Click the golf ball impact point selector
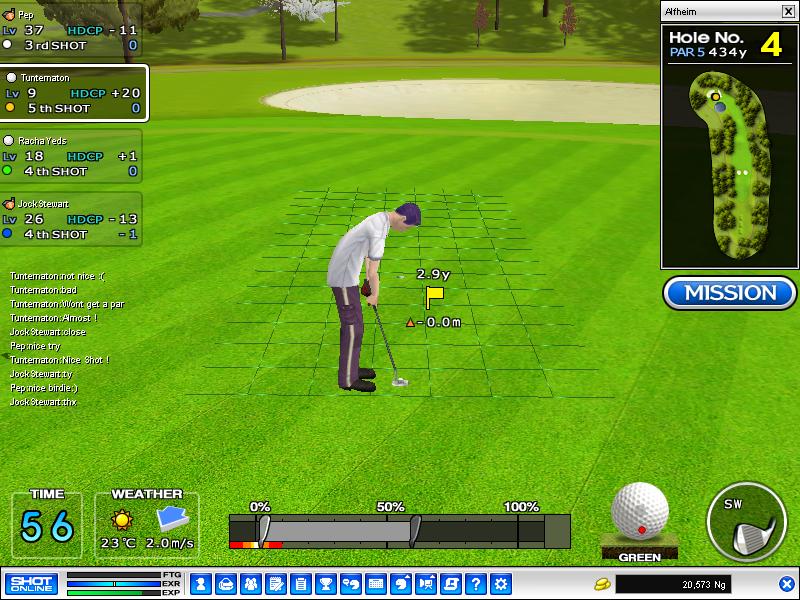 pos(639,511)
